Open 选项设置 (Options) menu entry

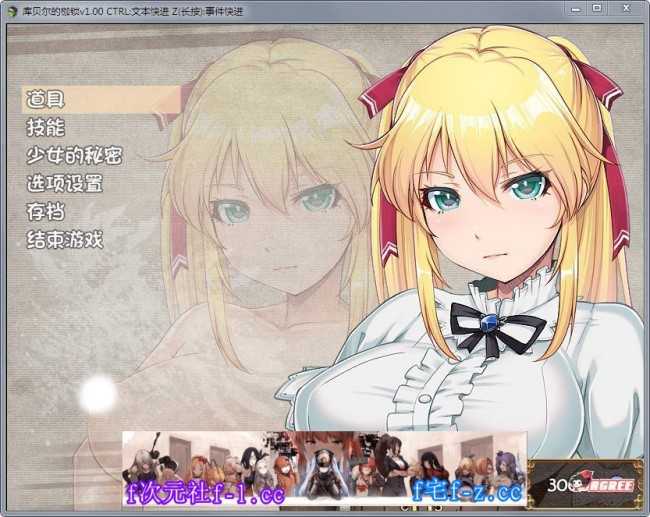65,183
